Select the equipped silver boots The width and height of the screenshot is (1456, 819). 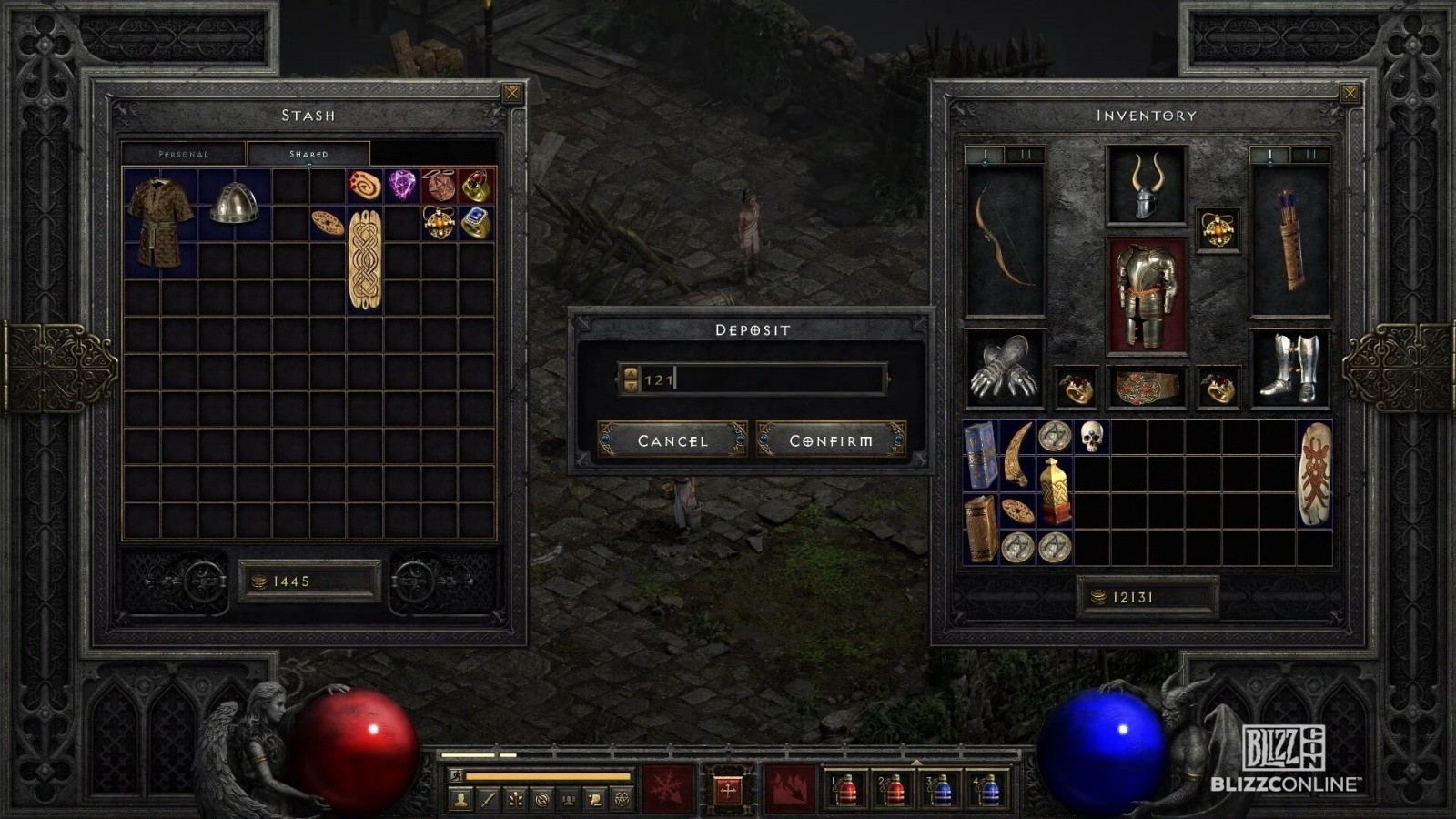(1289, 369)
